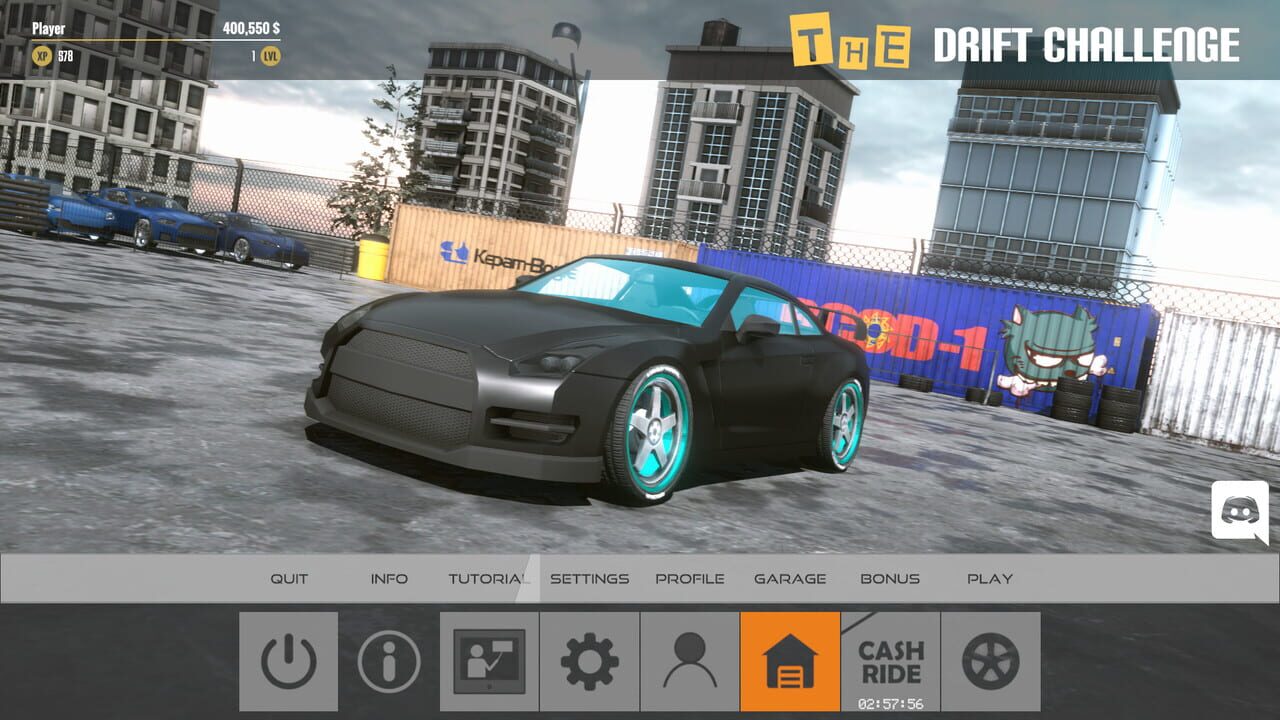Click the Player name display
This screenshot has height=720, width=1280.
[x=49, y=29]
